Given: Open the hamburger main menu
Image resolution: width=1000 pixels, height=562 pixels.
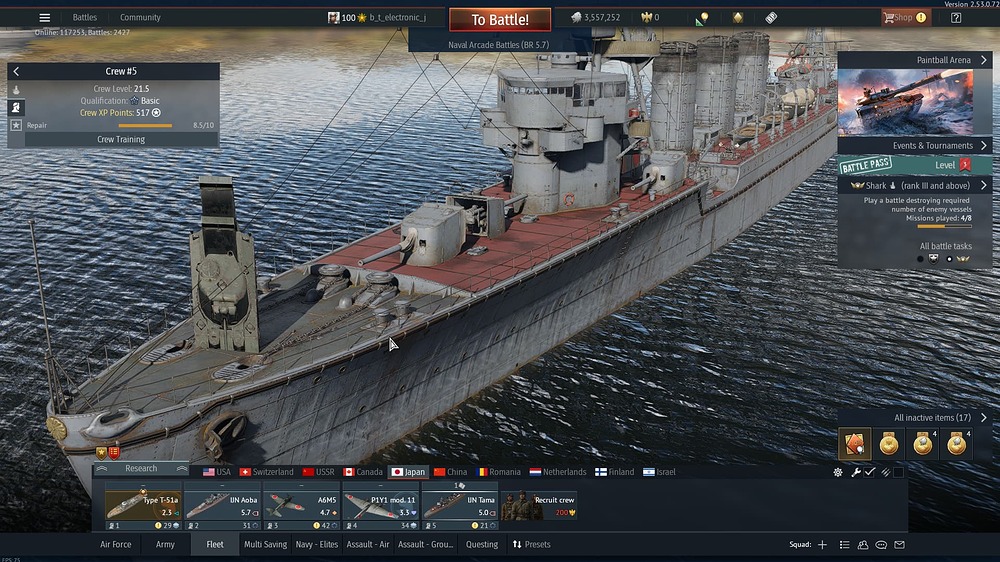Looking at the screenshot, I should coord(44,17).
